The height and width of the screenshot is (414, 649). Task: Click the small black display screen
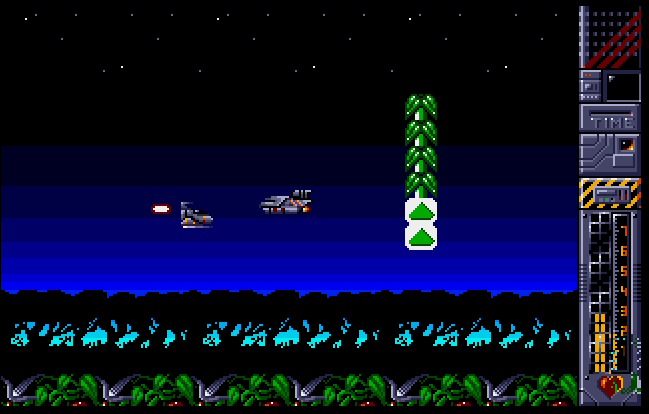click(x=622, y=86)
